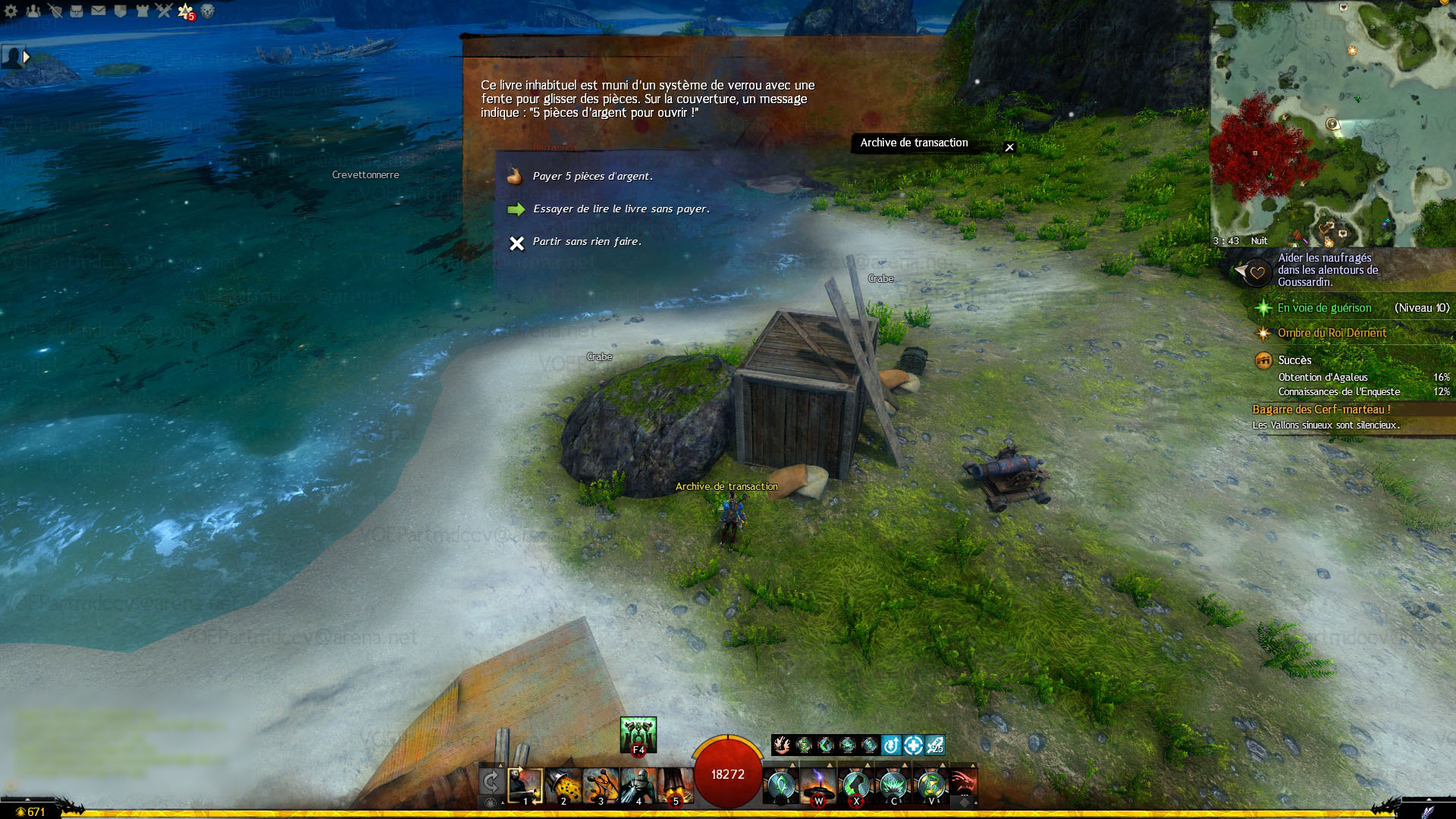Open the contacts and party panel
Screen dimensions: 1456x819
point(33,11)
